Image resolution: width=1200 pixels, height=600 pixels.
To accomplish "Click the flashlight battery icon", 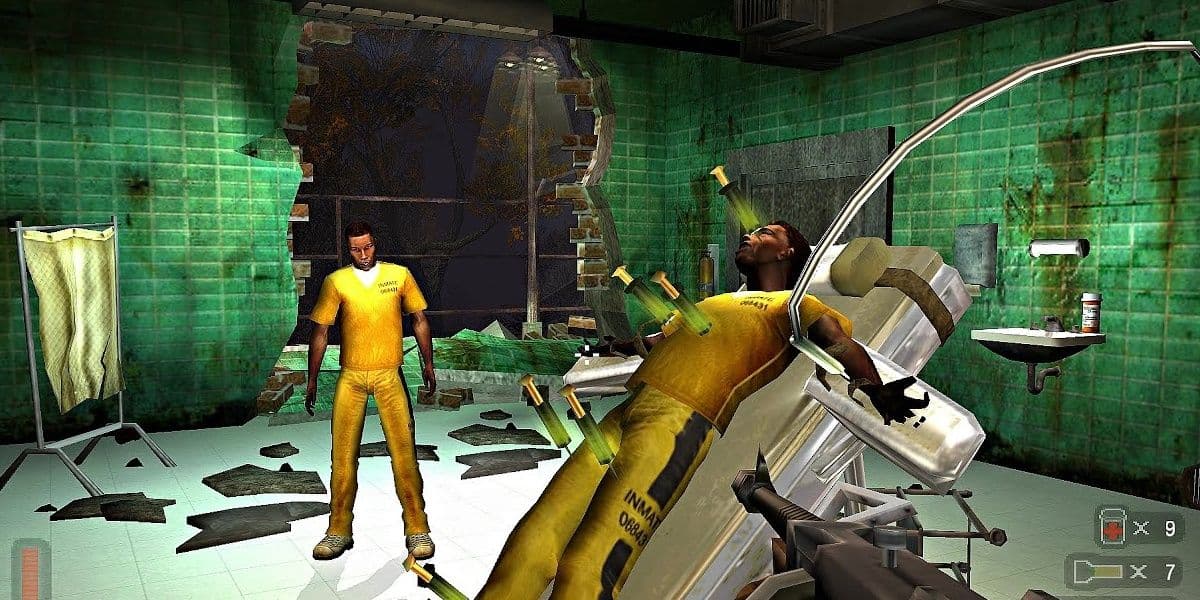I will point(1100,572).
